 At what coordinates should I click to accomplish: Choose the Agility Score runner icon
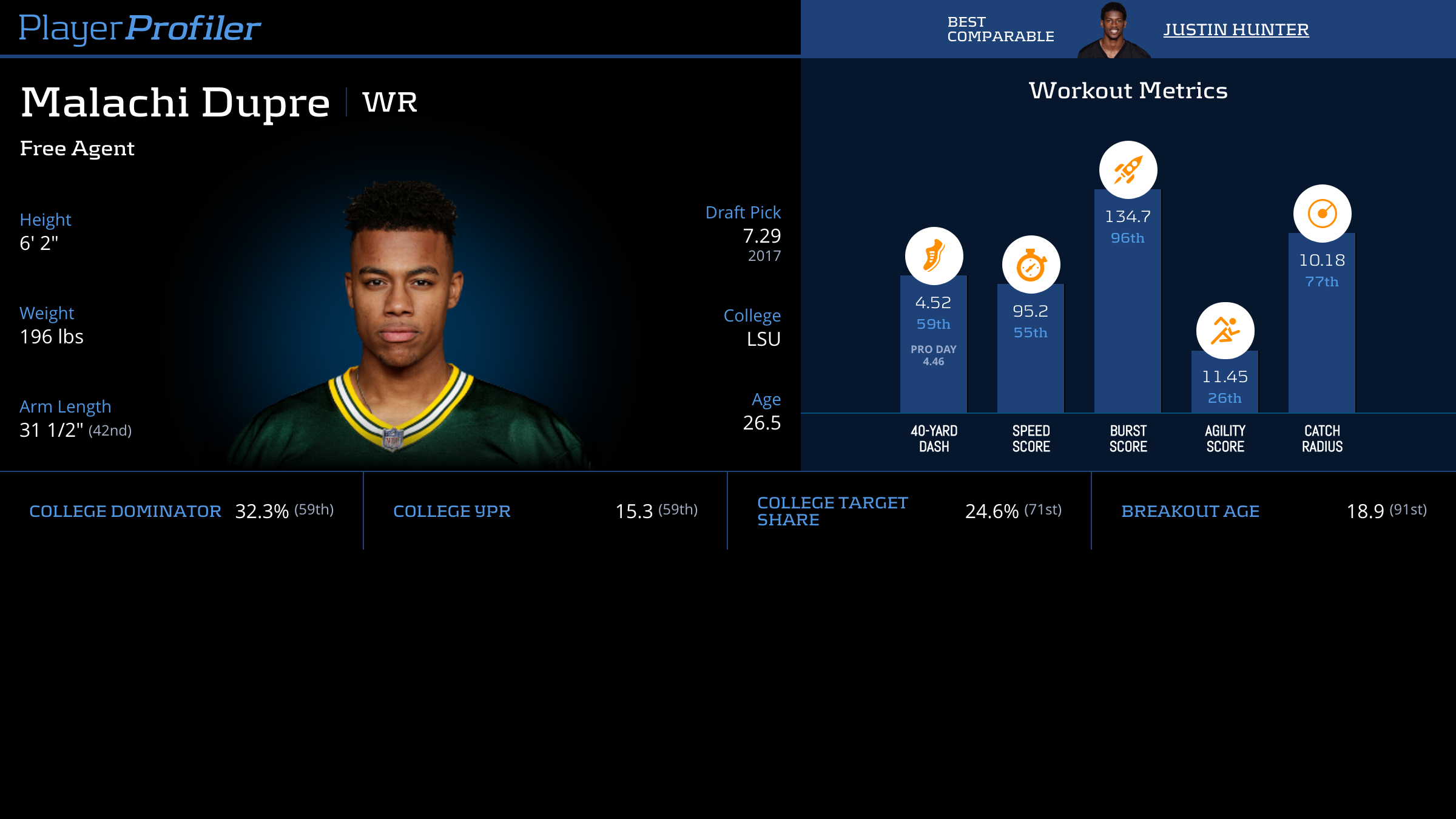click(x=1225, y=331)
